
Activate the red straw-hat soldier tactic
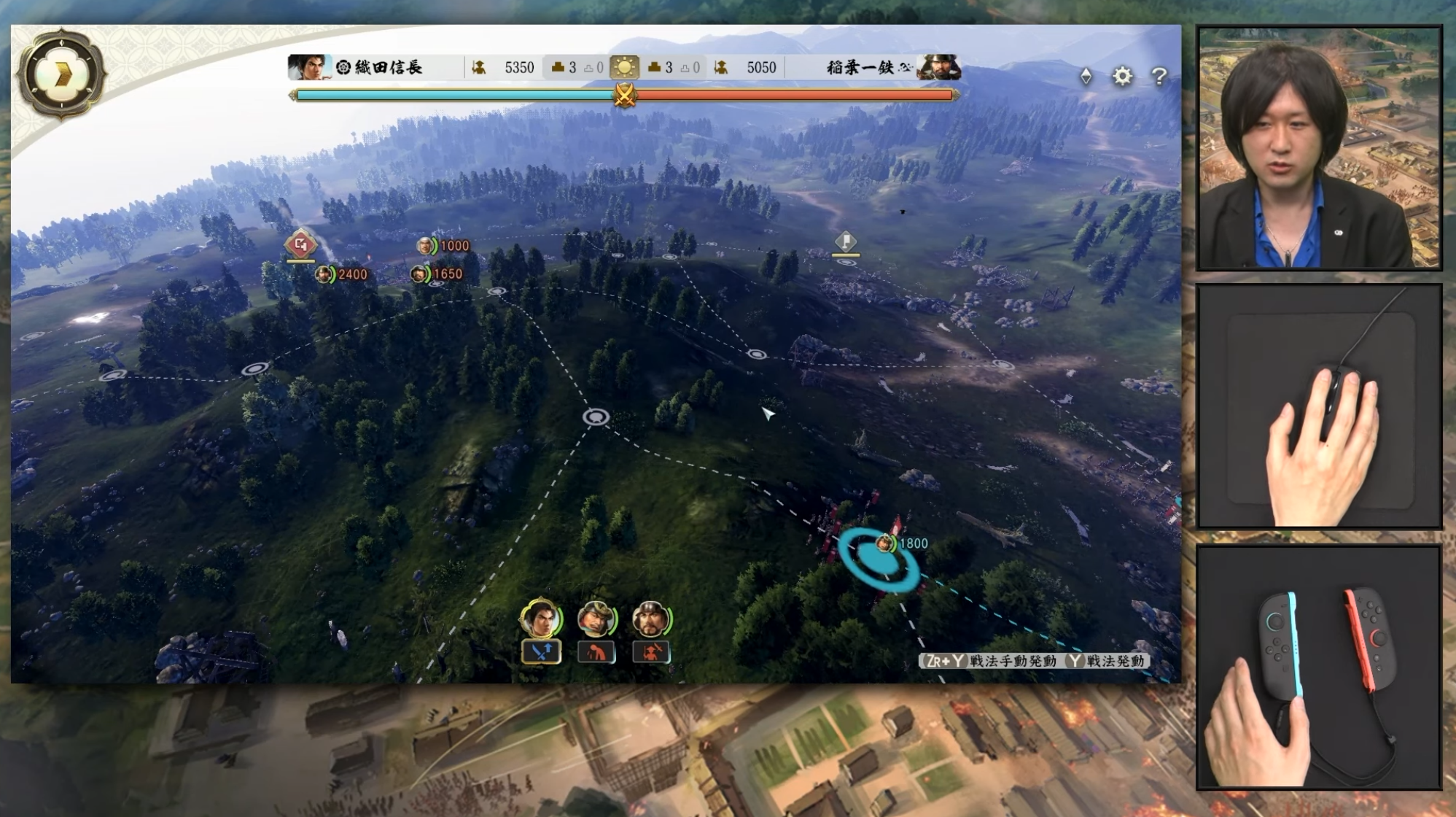tap(651, 651)
